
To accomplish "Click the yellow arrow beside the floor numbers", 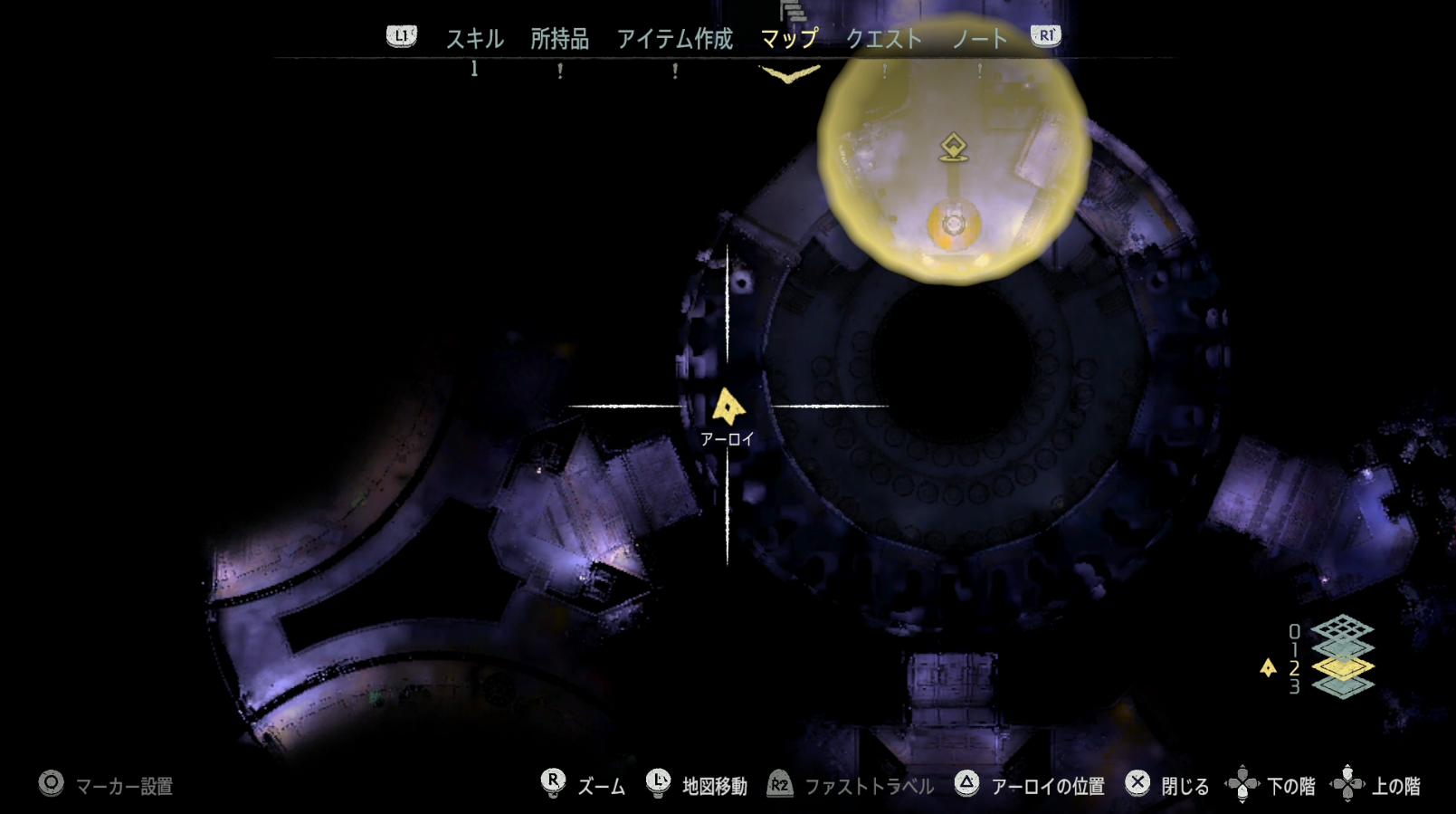I will [1269, 667].
